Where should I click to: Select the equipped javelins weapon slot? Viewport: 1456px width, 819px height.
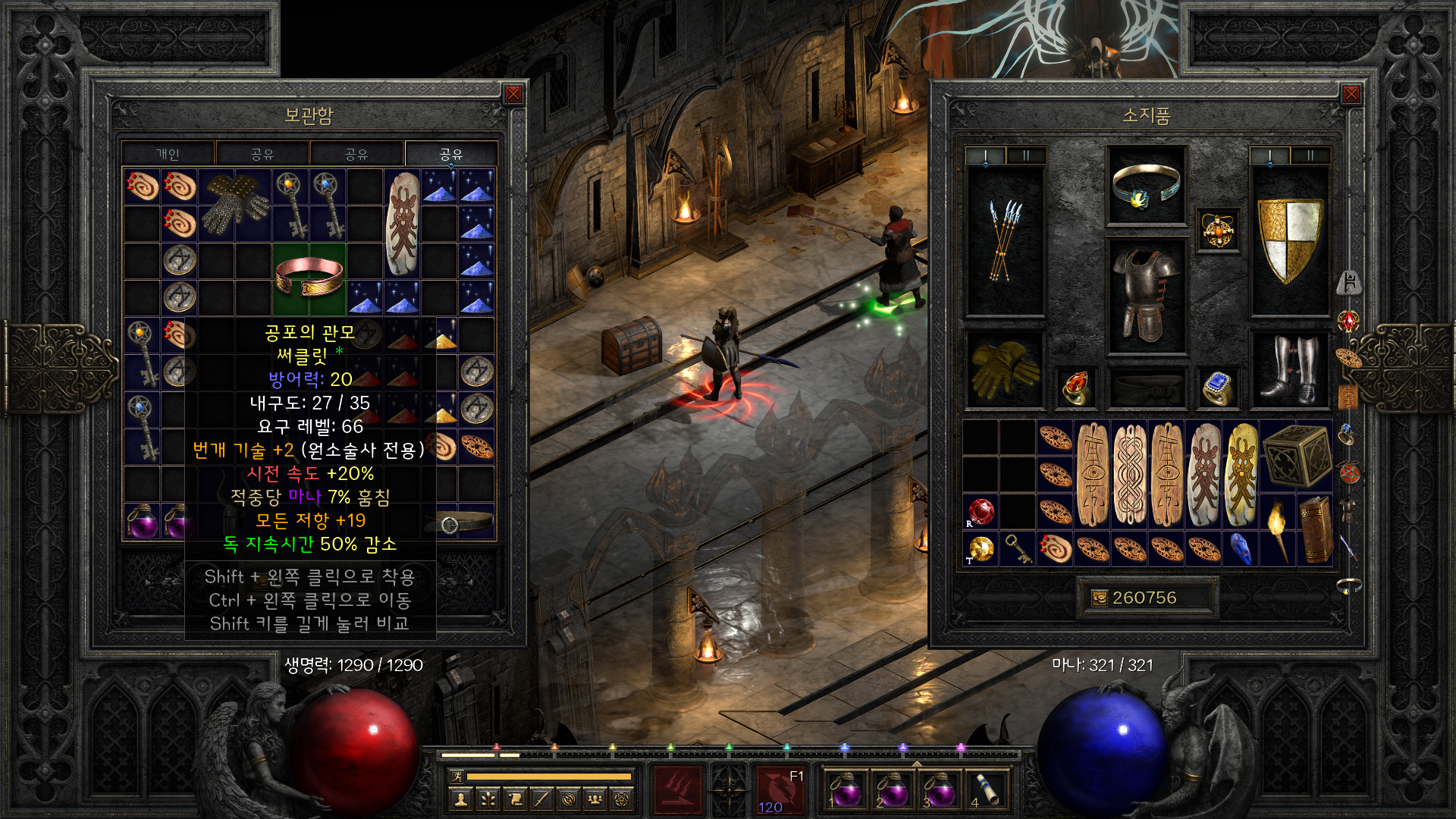click(x=1005, y=240)
